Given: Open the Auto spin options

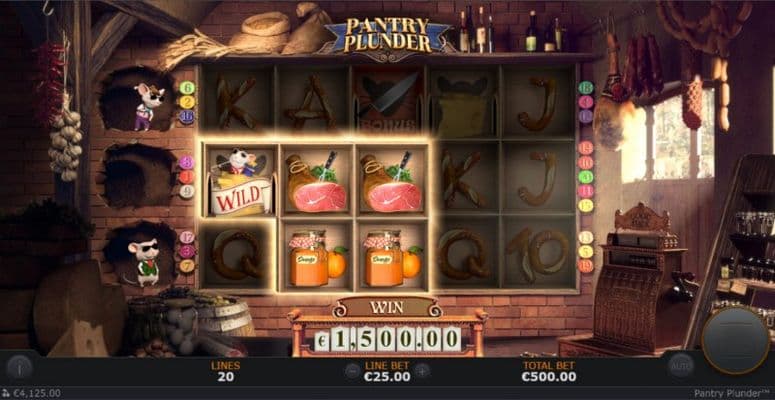Looking at the screenshot, I should tap(681, 365).
